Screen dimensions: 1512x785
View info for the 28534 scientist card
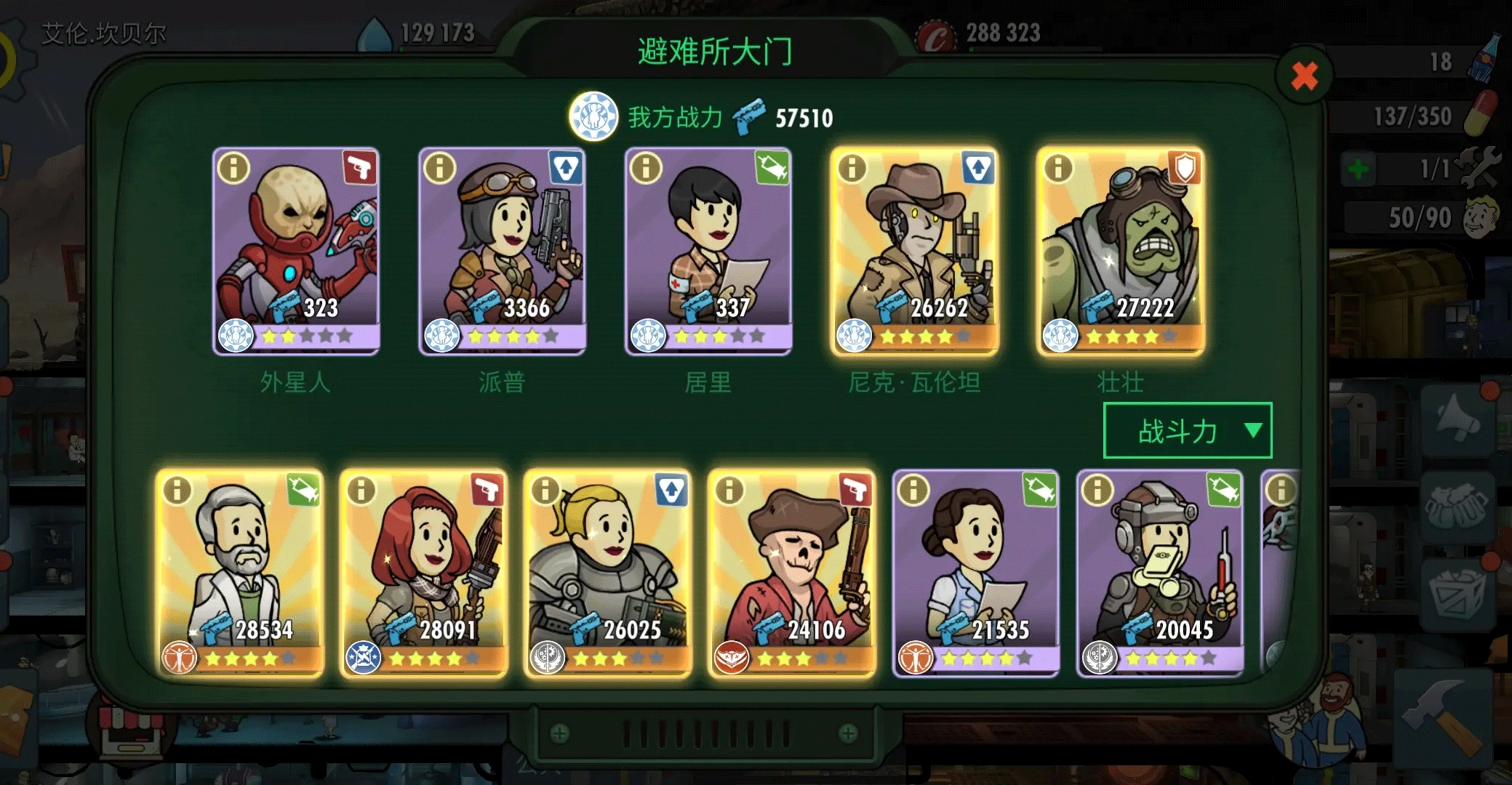click(177, 491)
